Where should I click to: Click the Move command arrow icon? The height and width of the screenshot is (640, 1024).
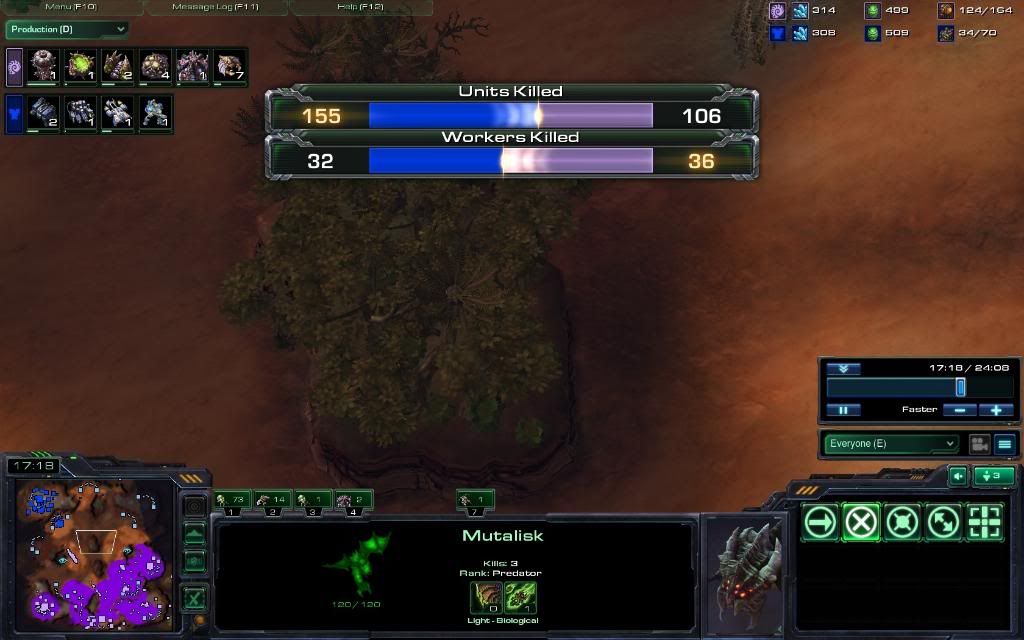pos(821,522)
